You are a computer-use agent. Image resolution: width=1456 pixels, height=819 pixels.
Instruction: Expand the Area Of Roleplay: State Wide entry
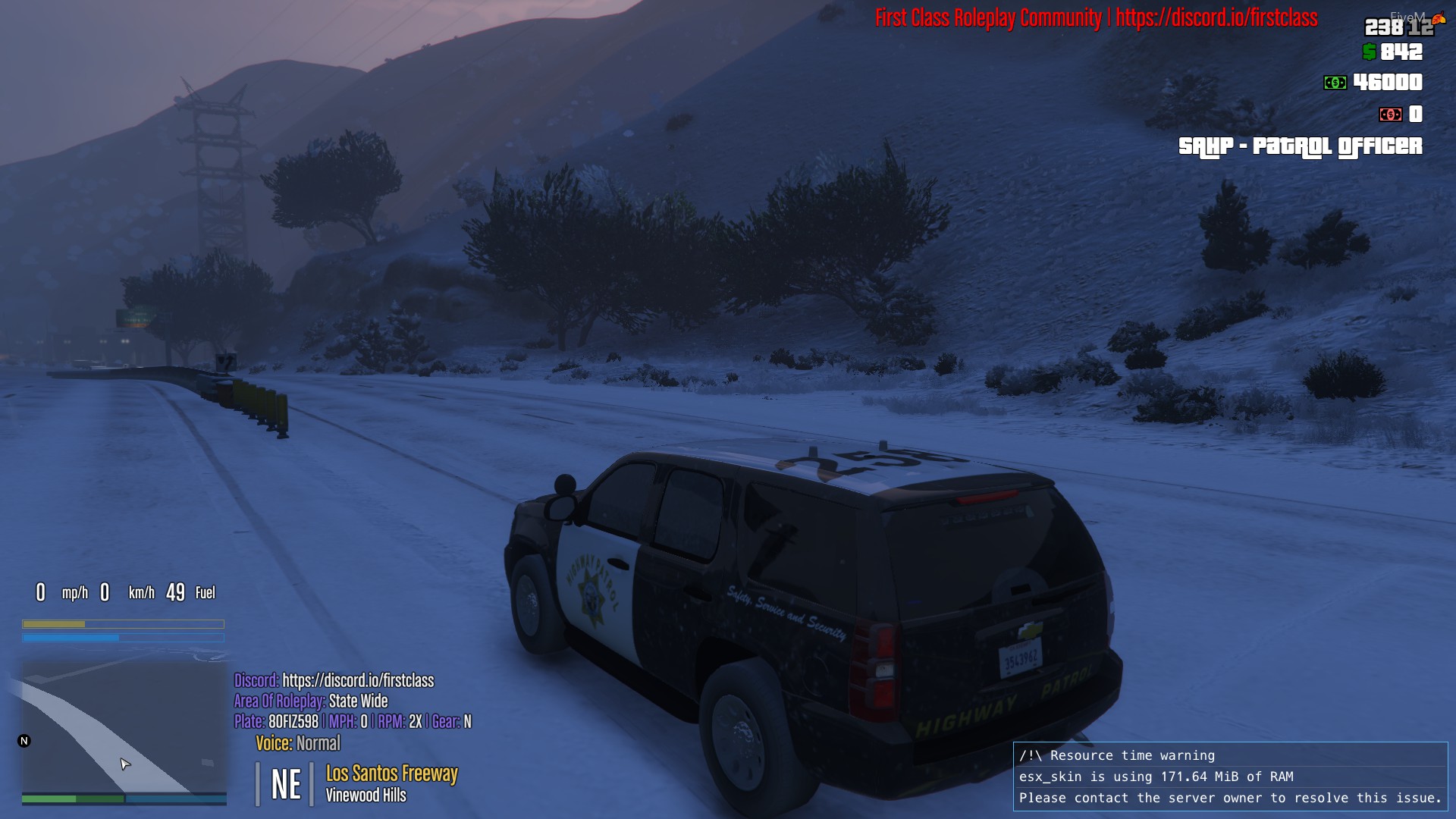pyautogui.click(x=309, y=702)
